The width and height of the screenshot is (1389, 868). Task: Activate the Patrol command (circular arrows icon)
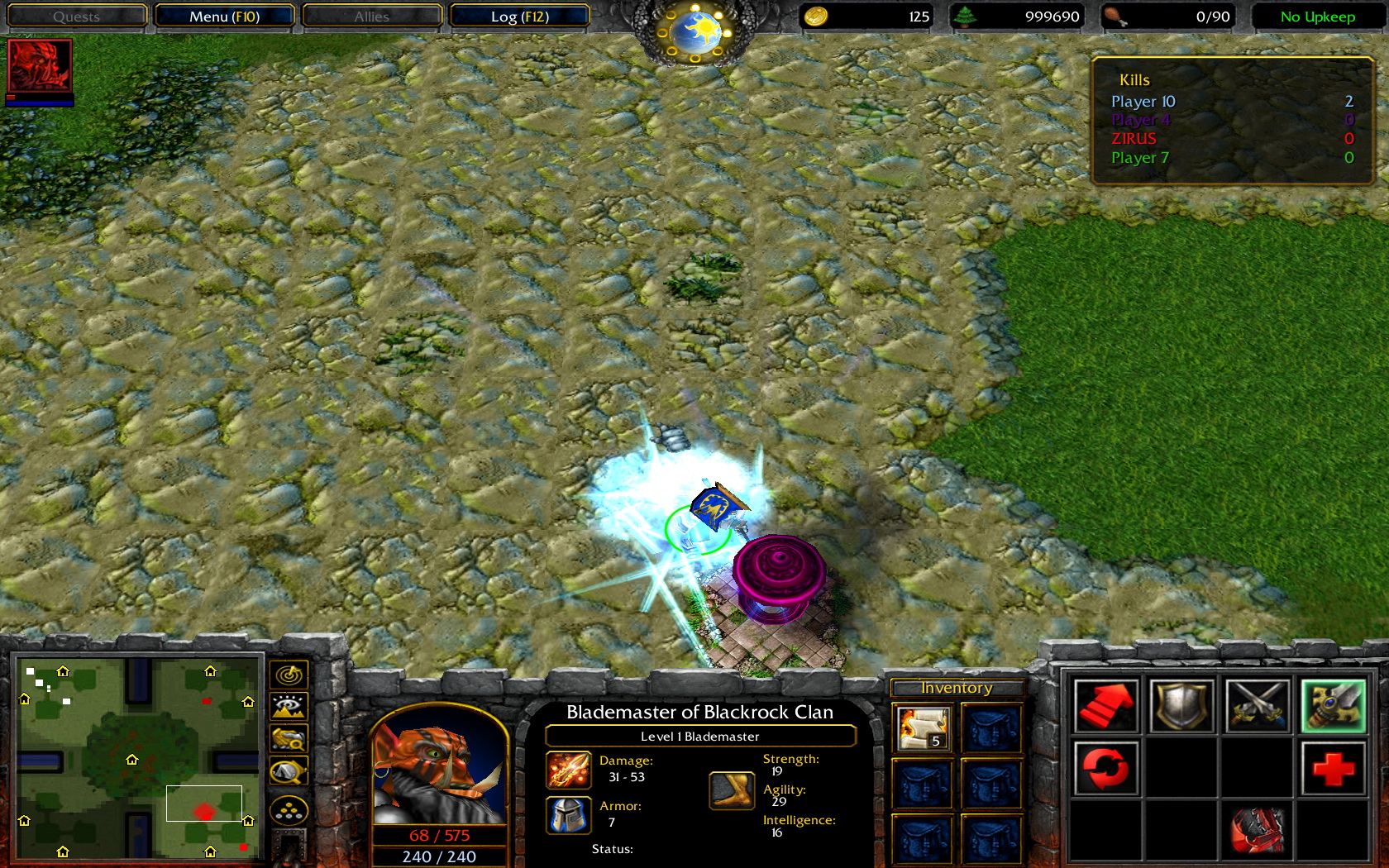click(x=1107, y=767)
